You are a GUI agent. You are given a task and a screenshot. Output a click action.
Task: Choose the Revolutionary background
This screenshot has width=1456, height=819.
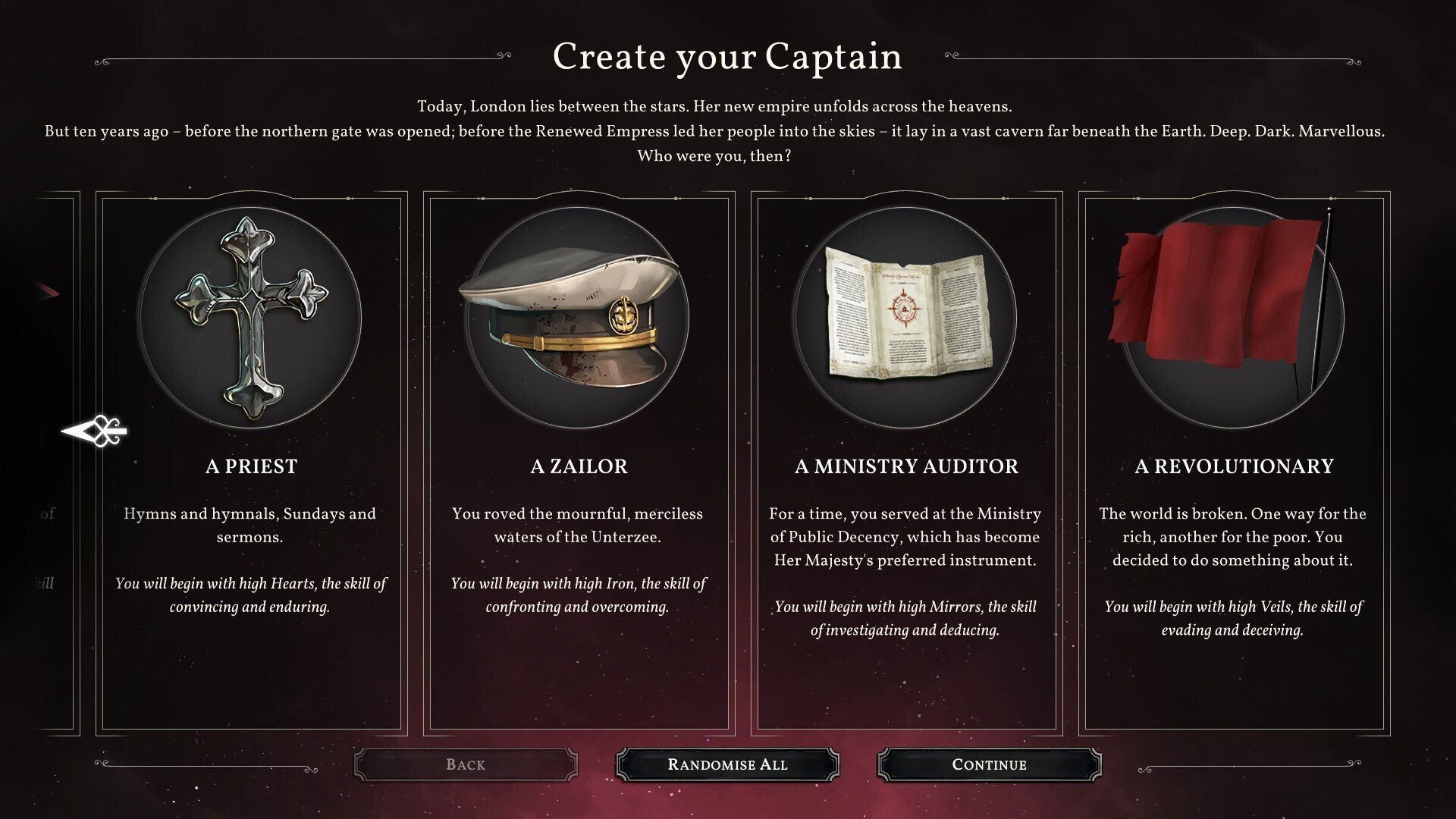[1234, 463]
